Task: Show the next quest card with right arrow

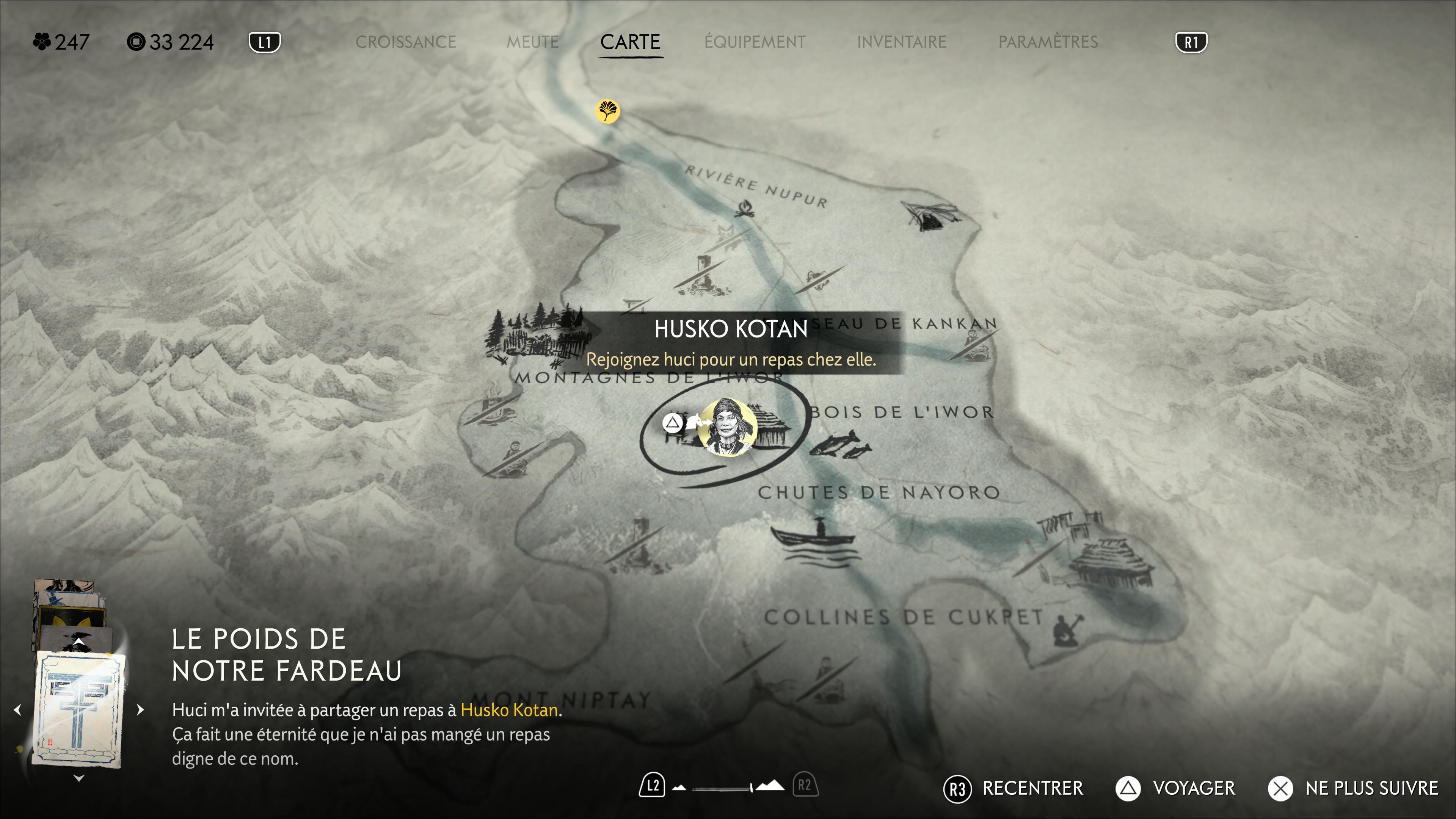Action: click(x=141, y=709)
